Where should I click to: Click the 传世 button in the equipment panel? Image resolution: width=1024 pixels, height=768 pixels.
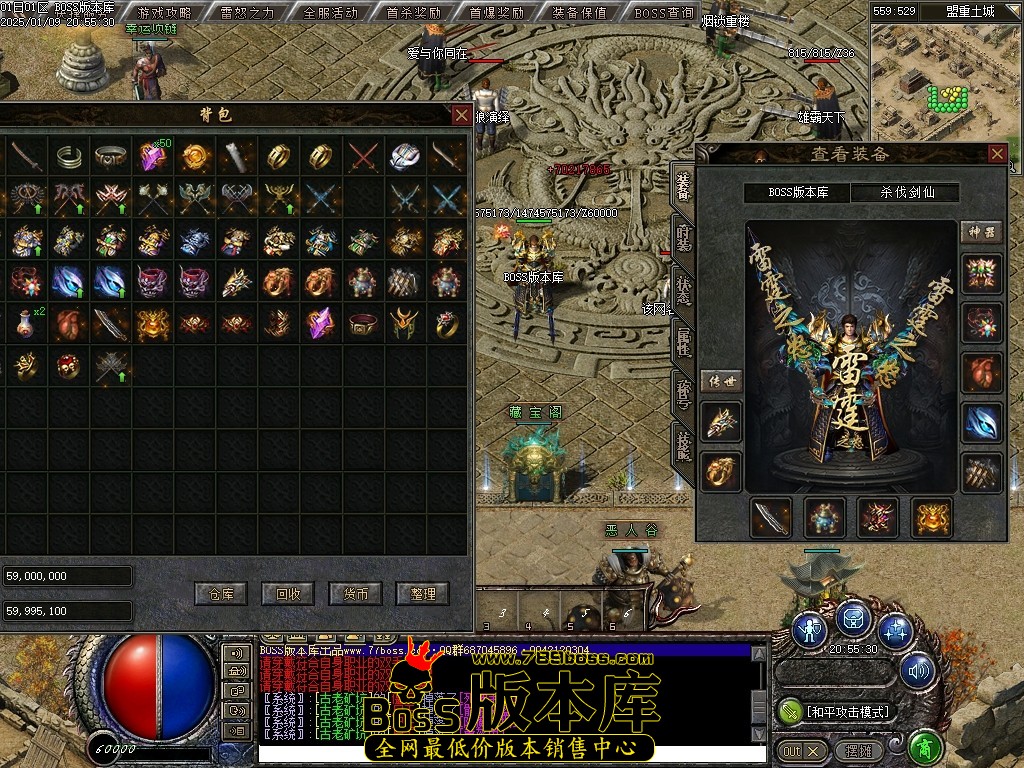(x=720, y=381)
